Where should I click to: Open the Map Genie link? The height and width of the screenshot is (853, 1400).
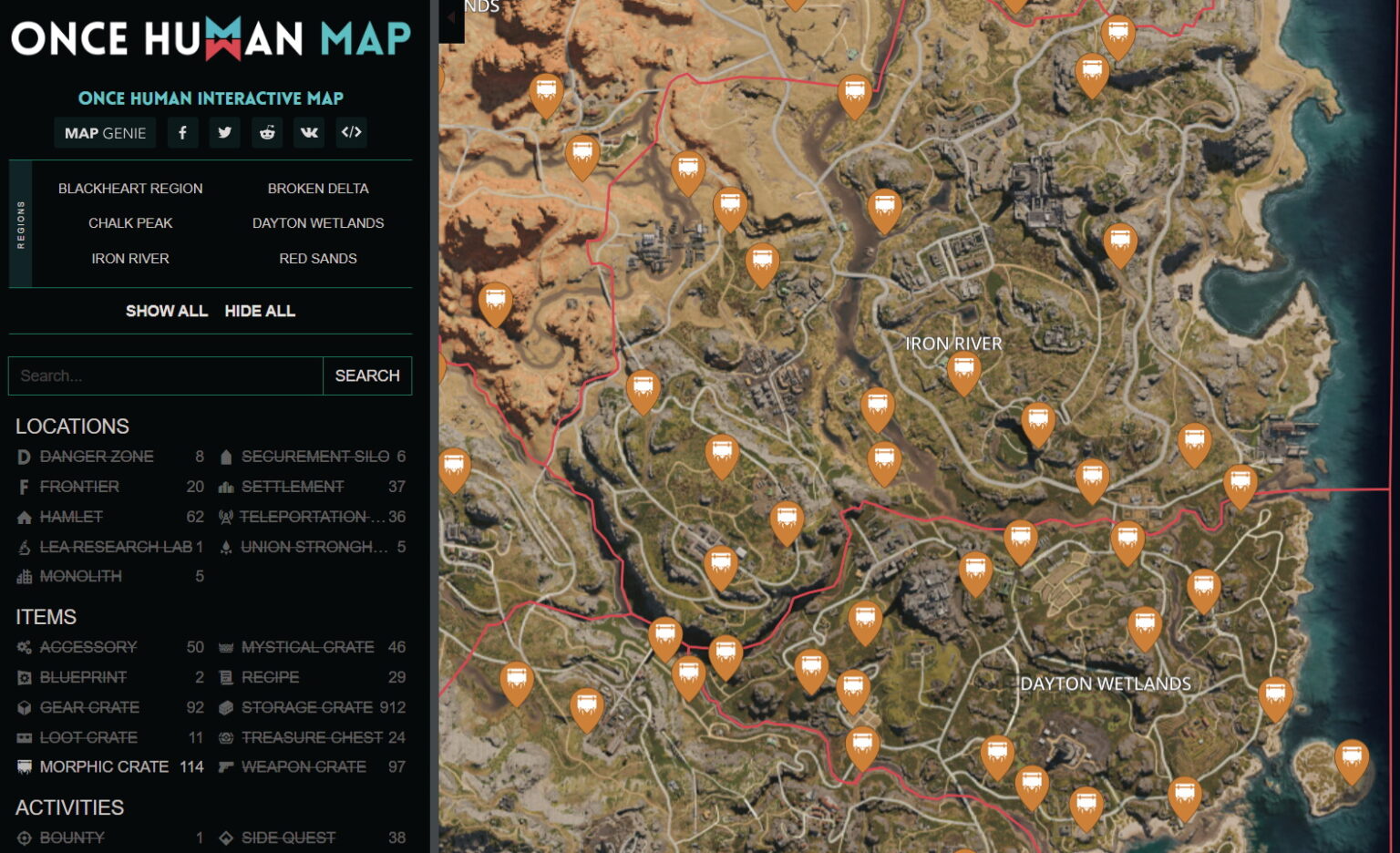coord(105,133)
